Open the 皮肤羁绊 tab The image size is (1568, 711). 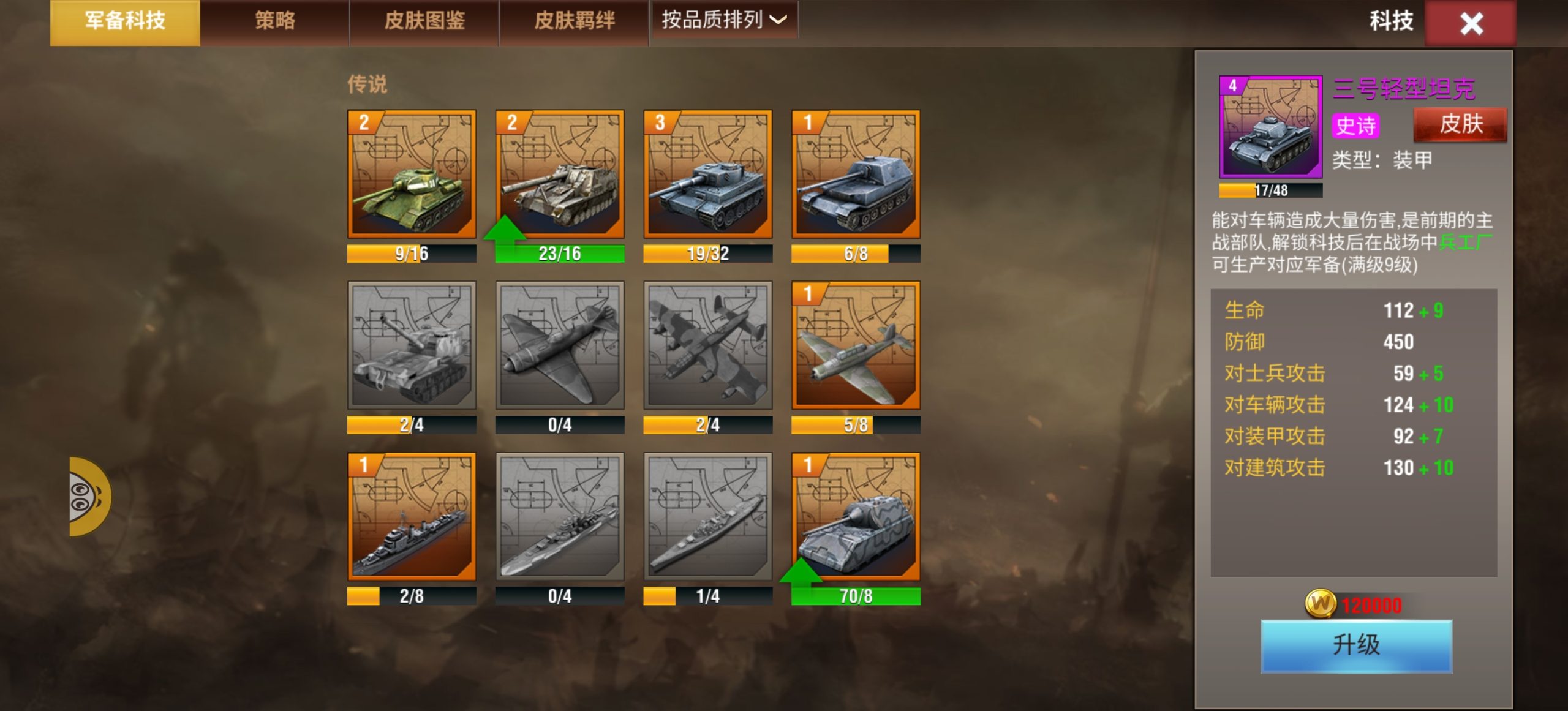click(574, 22)
